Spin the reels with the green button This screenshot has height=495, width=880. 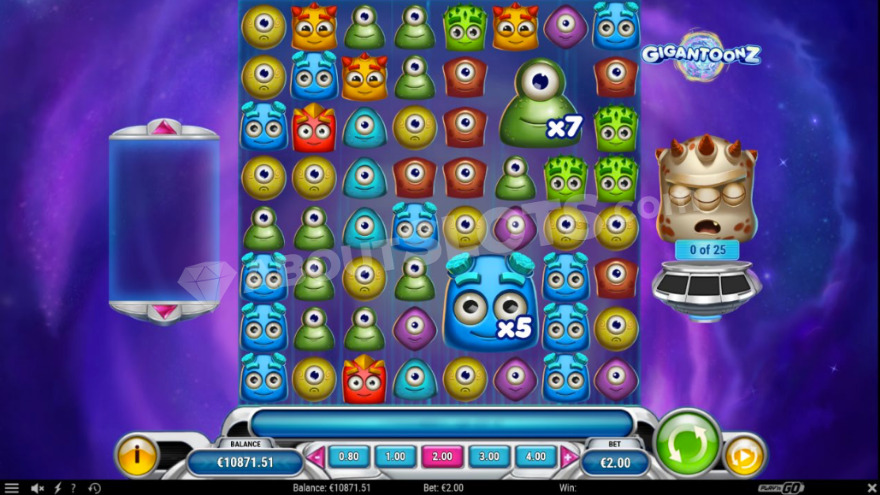(x=688, y=442)
